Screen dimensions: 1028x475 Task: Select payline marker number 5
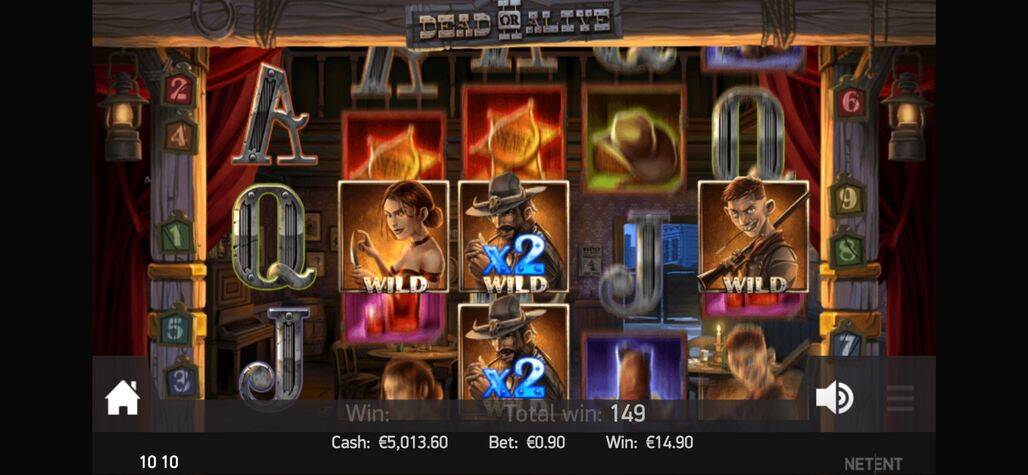[x=176, y=328]
